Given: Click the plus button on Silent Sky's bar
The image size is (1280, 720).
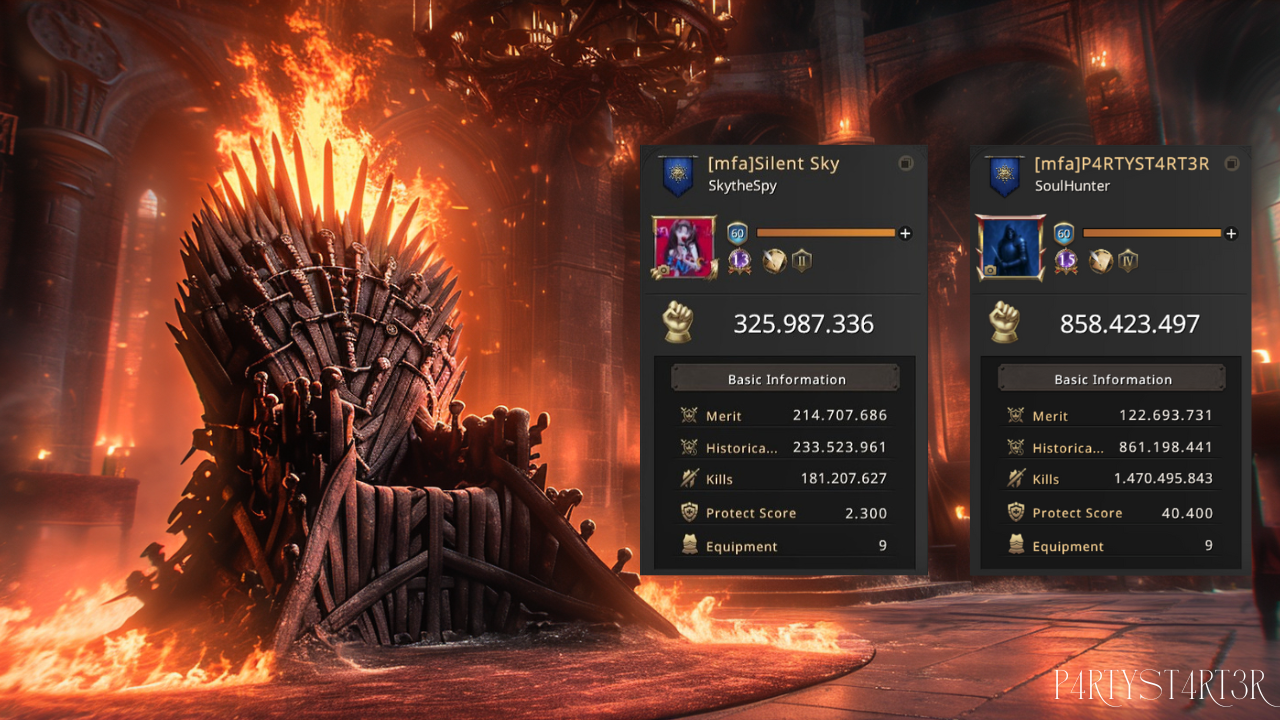Looking at the screenshot, I should tap(906, 233).
